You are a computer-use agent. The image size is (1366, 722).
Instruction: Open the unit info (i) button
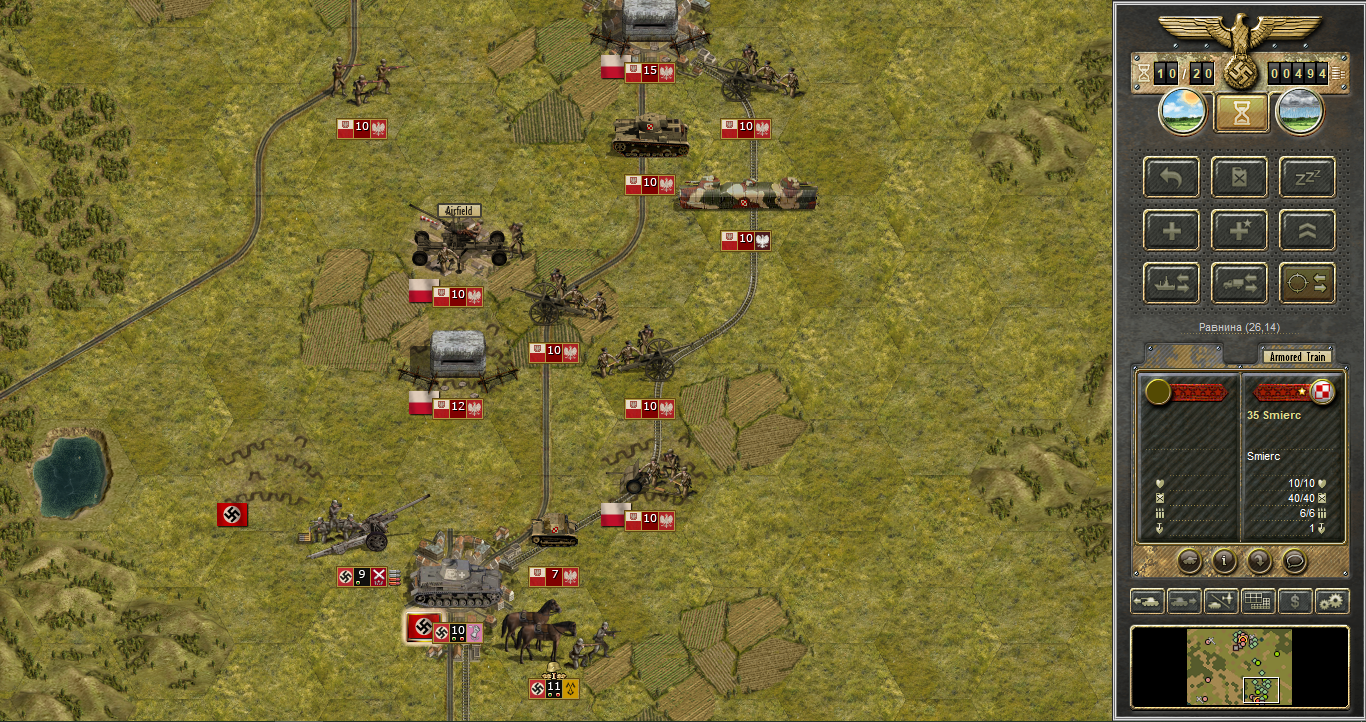[1224, 561]
